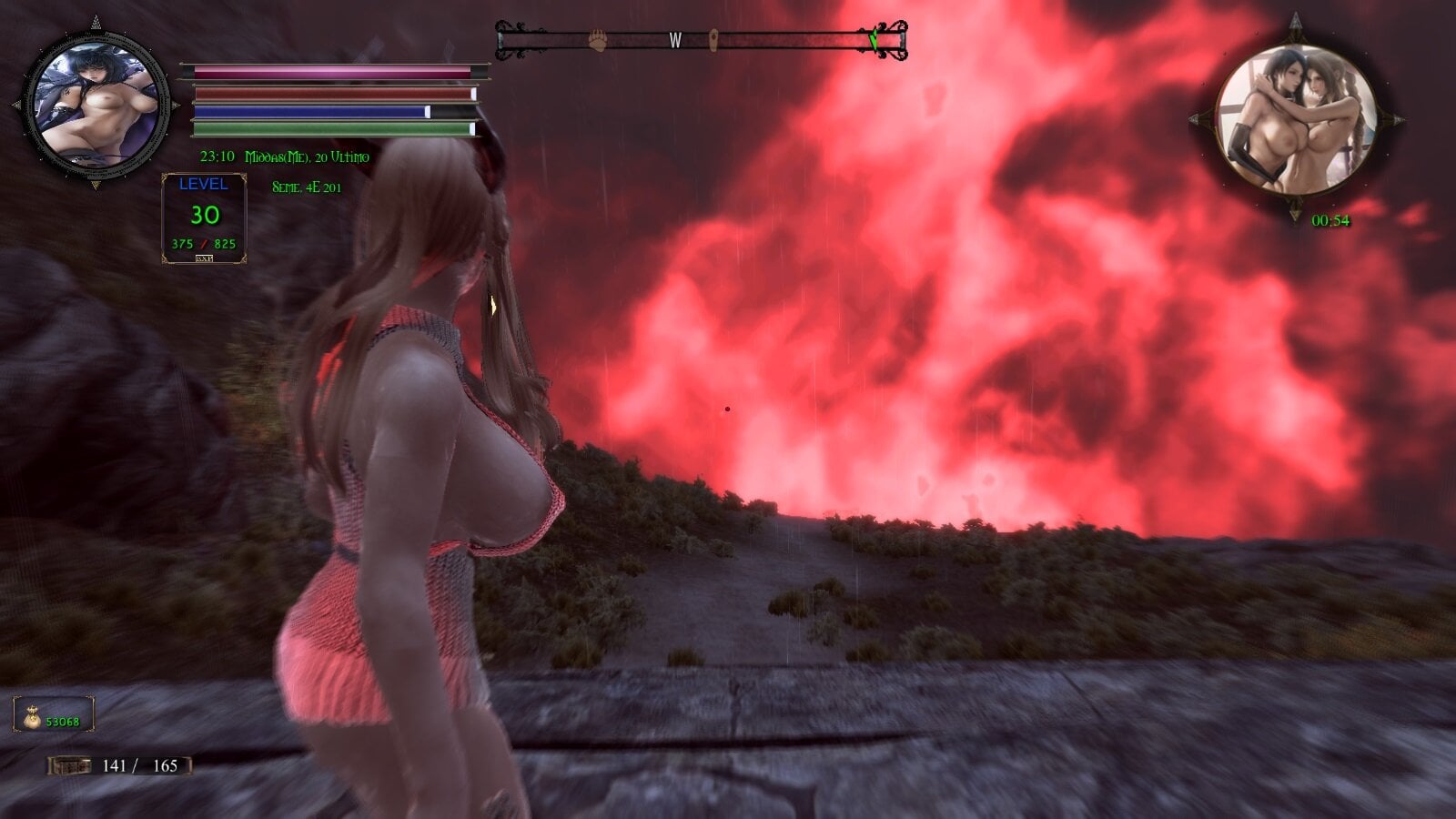This screenshot has width=1456, height=819.
Task: Click the gold amount 53068
Action: tap(64, 719)
